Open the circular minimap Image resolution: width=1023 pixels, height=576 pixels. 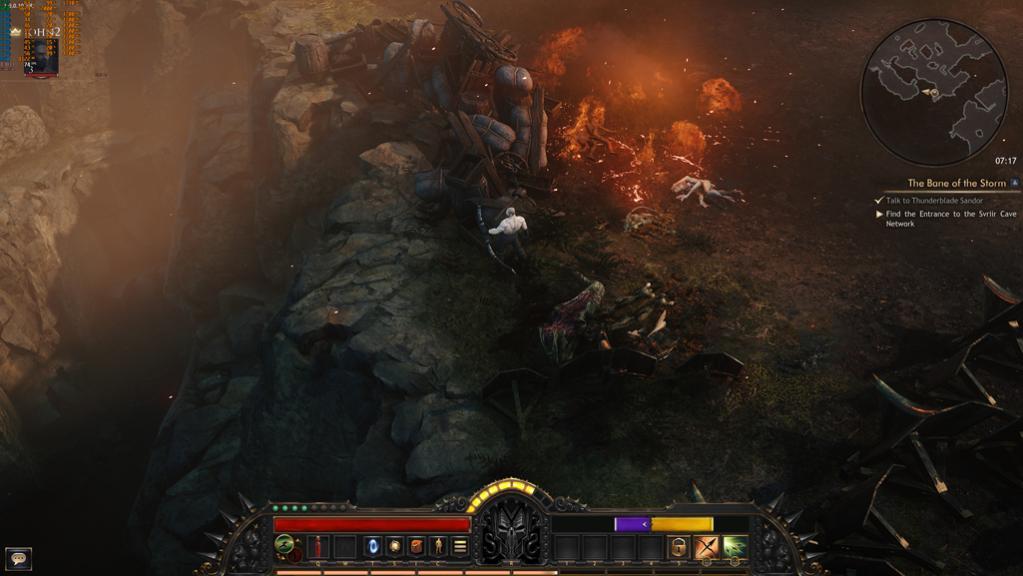[x=934, y=92]
